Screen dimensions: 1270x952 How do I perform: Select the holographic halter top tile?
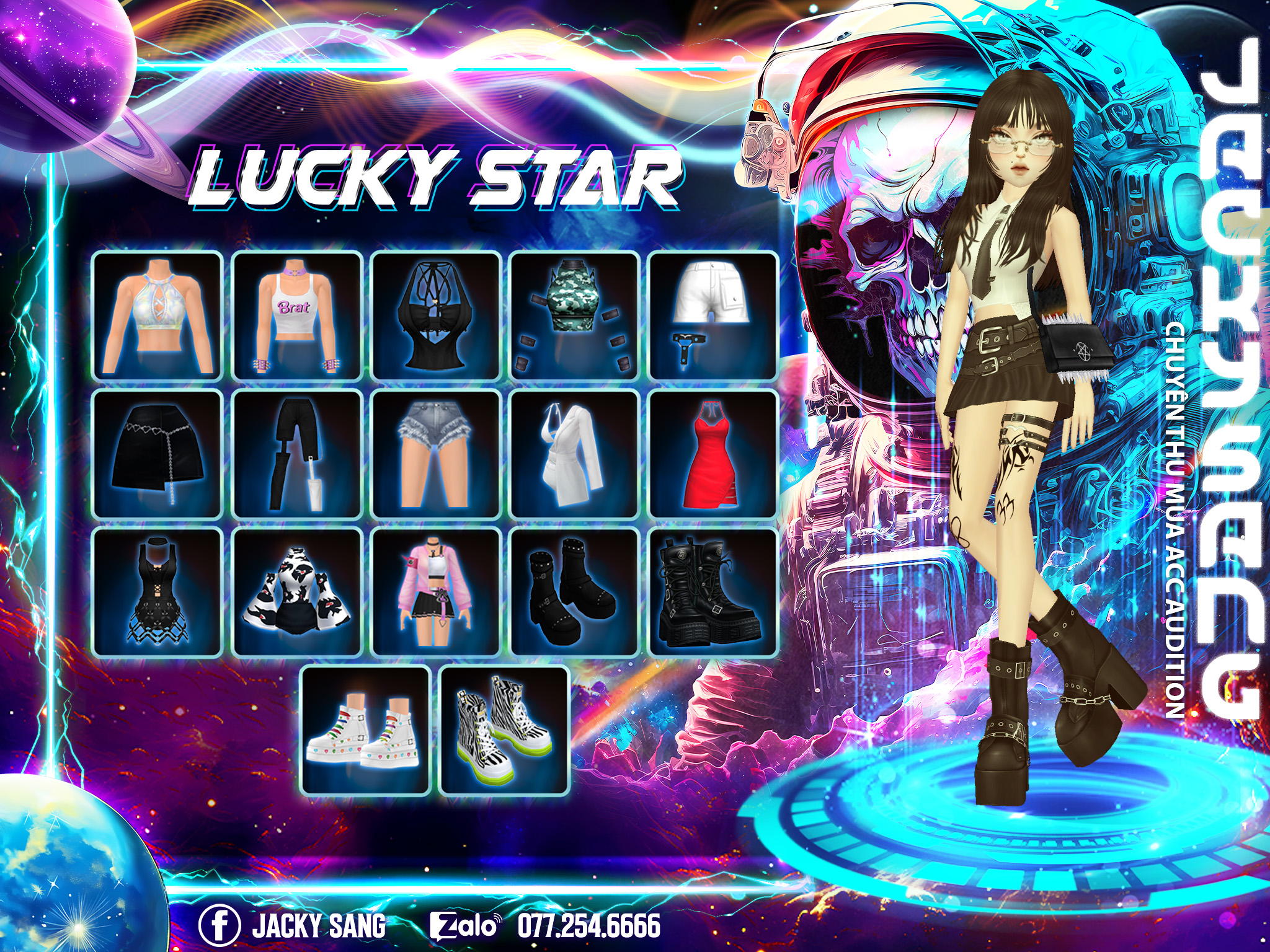pyautogui.click(x=158, y=315)
